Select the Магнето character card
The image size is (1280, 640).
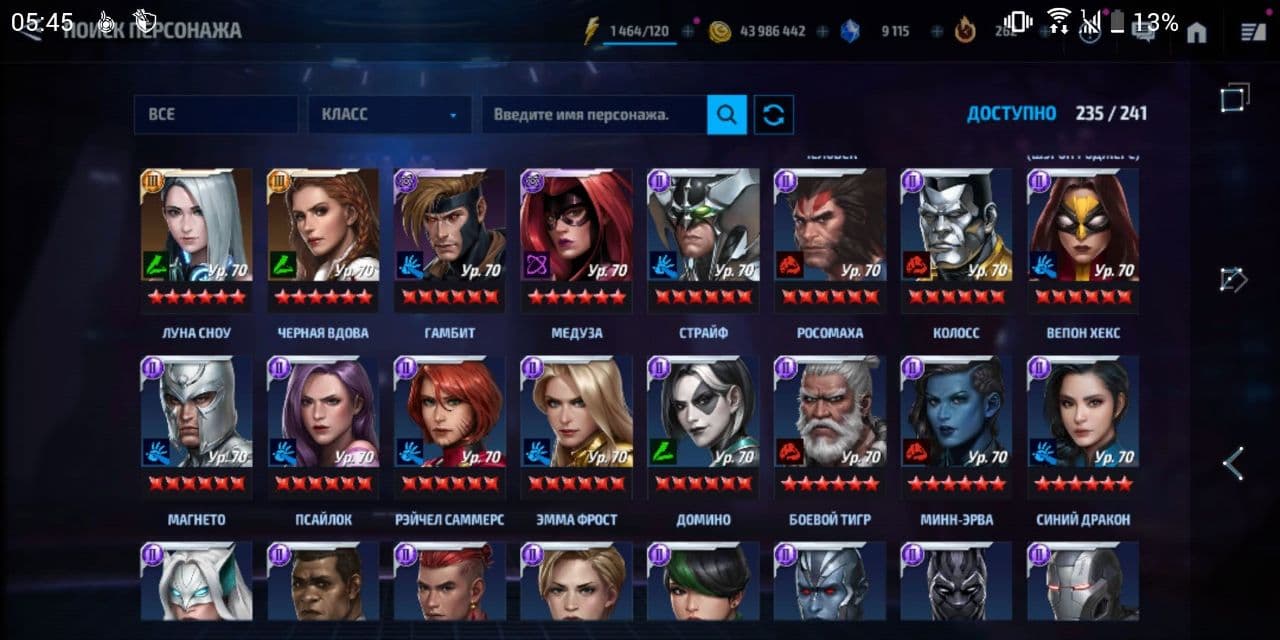pyautogui.click(x=196, y=425)
